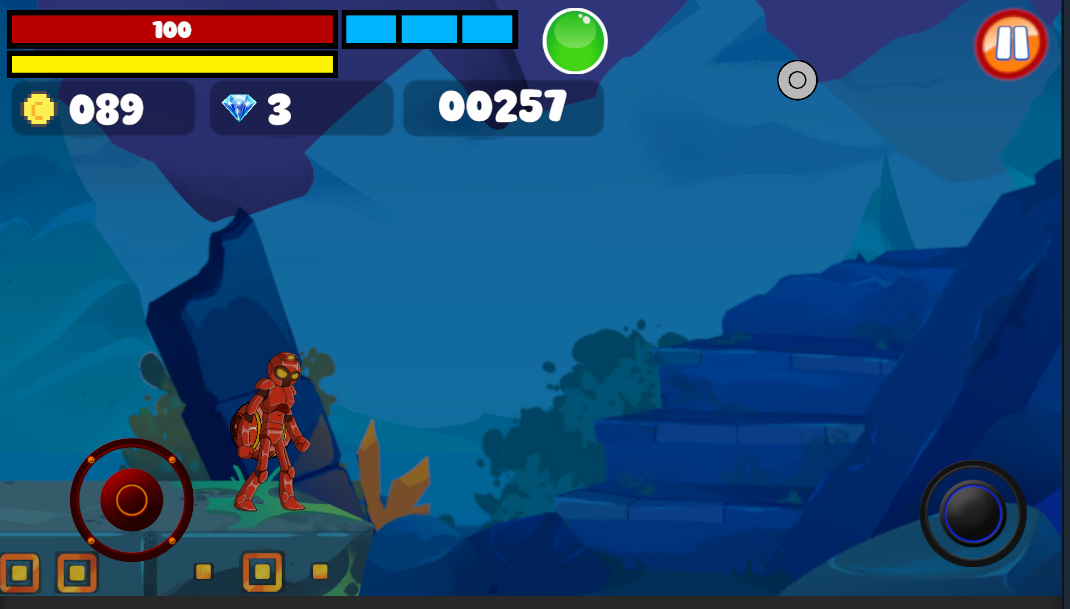Click the small gray circle button

point(797,80)
